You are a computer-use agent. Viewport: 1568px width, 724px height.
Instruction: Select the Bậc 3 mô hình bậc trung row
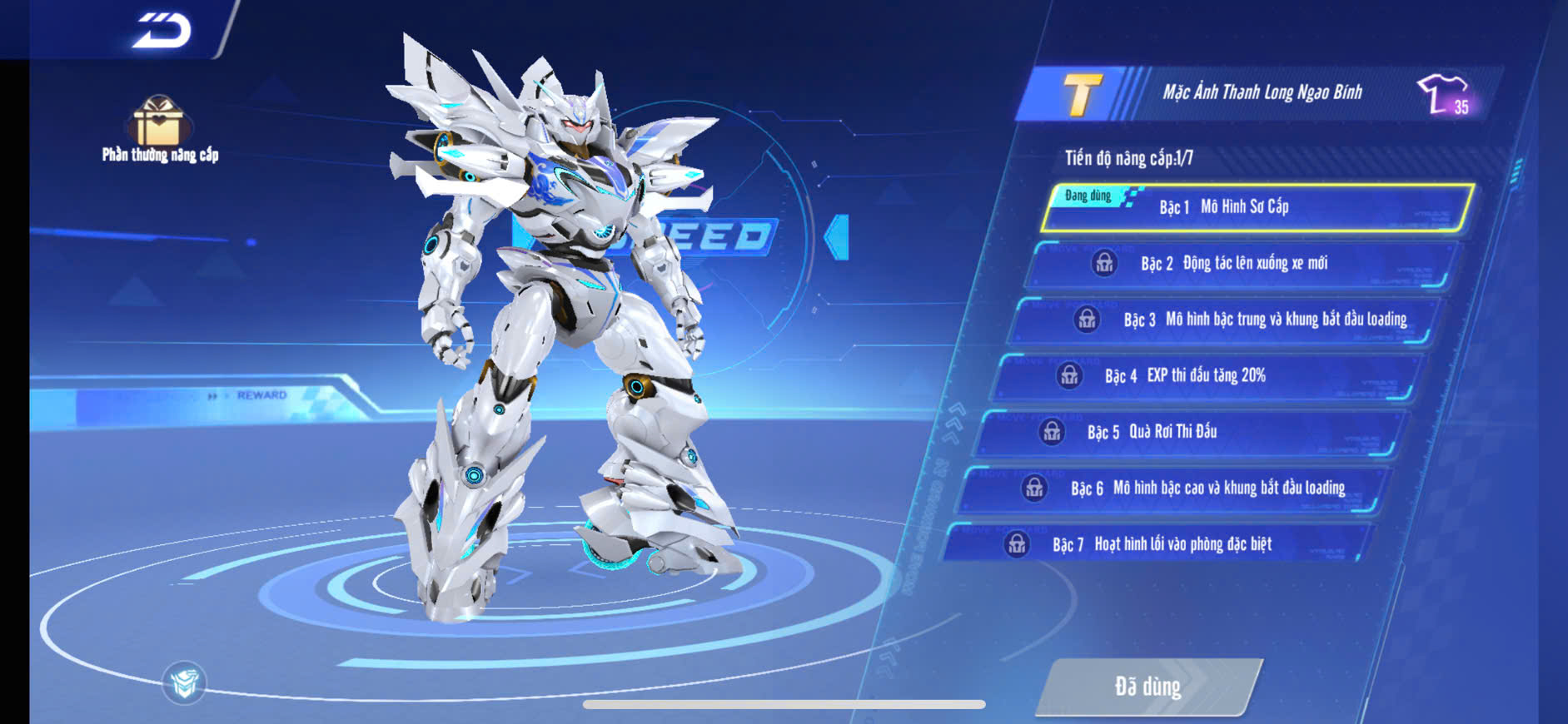(1224, 320)
